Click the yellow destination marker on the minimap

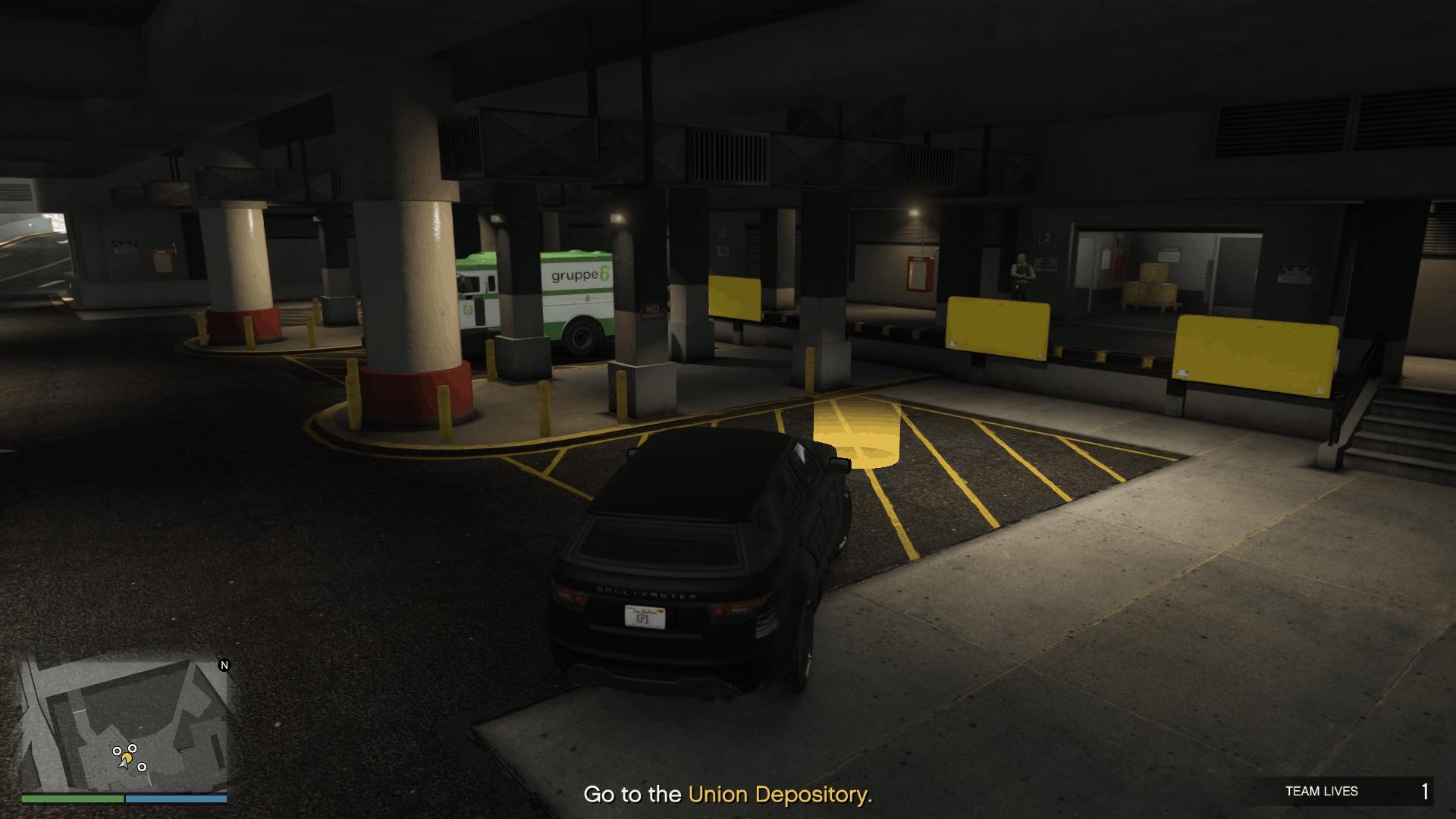[127, 758]
